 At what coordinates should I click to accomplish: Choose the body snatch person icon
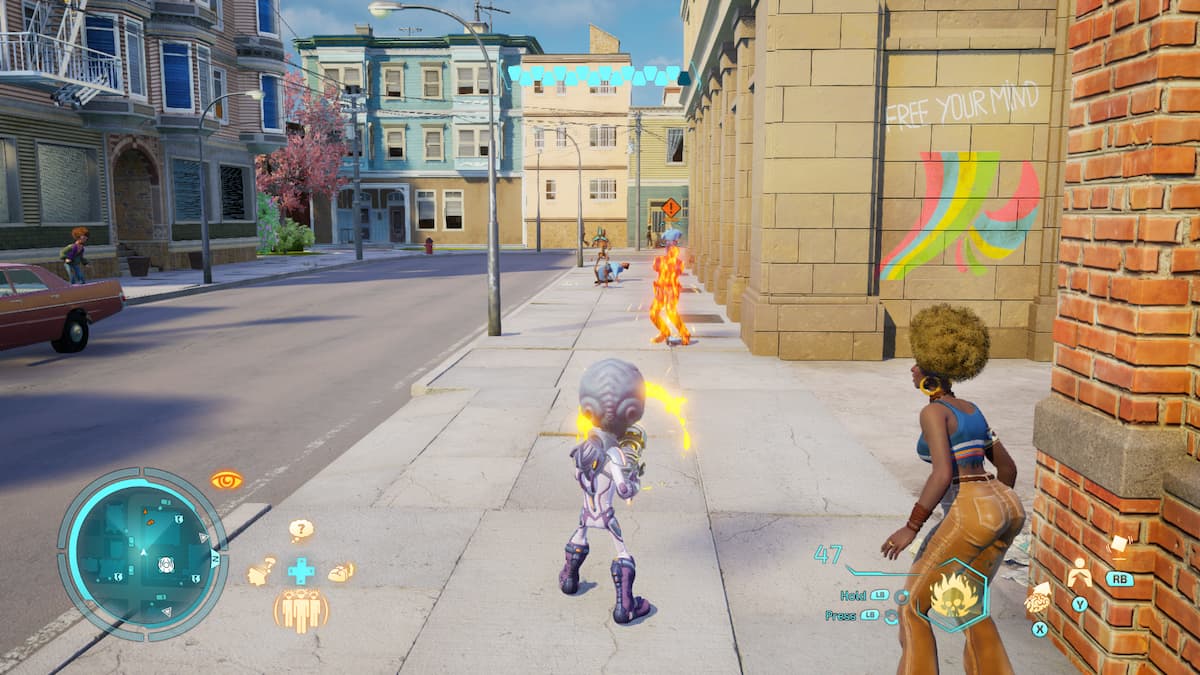(x=1079, y=574)
